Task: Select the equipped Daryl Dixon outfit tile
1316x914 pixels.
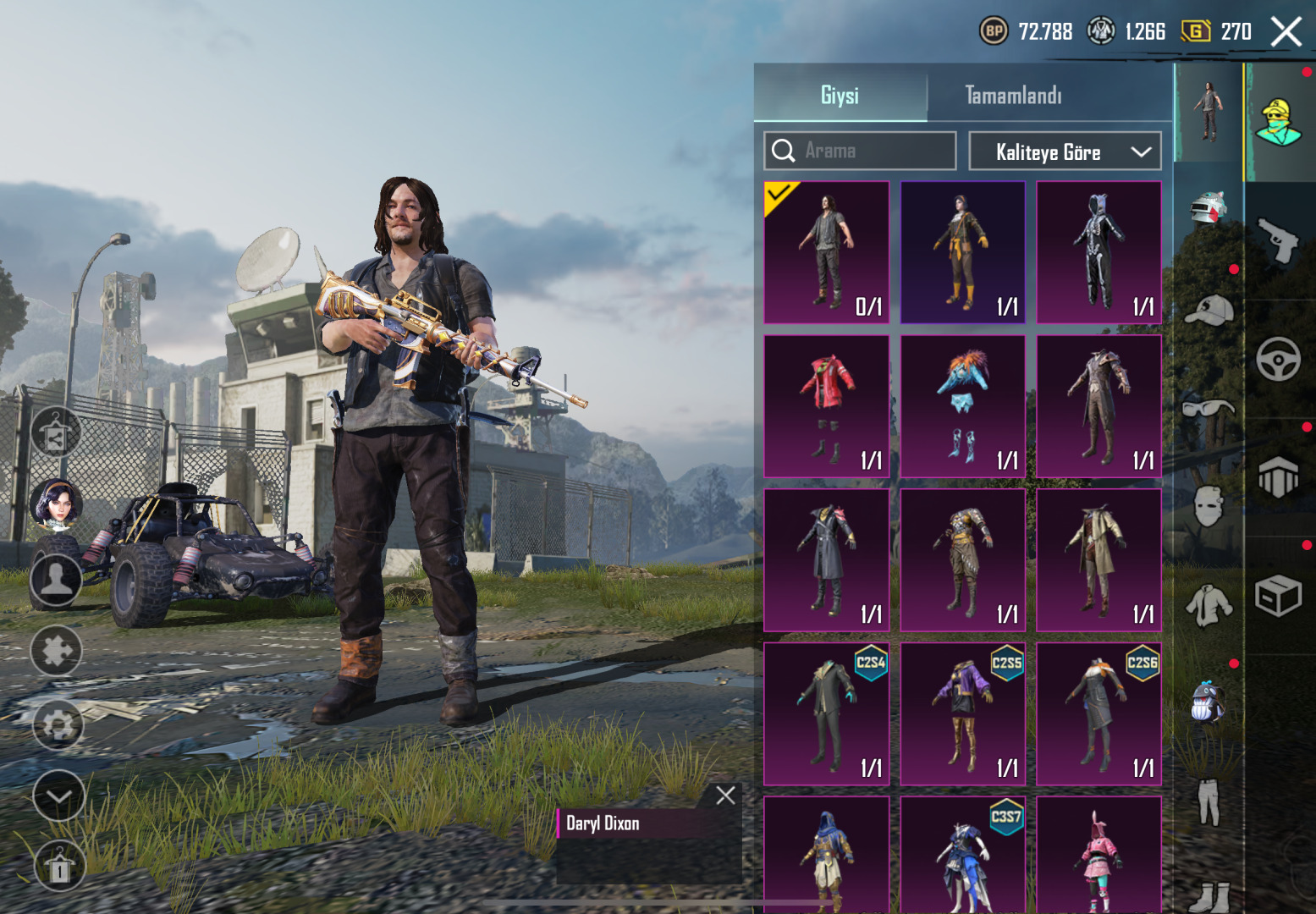Action: [x=827, y=252]
